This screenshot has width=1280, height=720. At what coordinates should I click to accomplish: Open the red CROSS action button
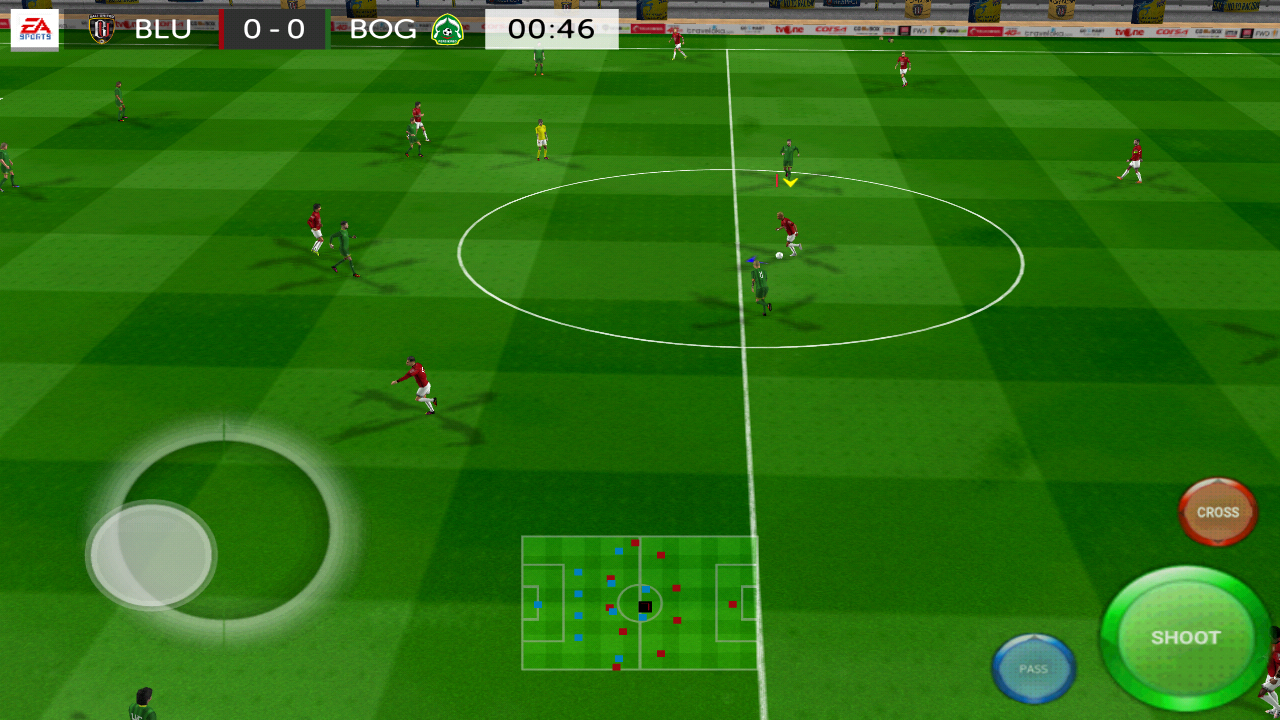coord(1216,511)
